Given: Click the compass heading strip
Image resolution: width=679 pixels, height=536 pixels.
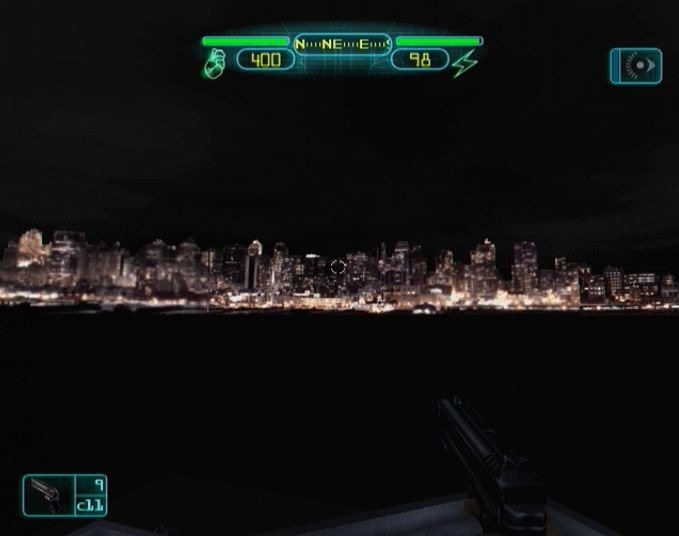Looking at the screenshot, I should click(343, 44).
